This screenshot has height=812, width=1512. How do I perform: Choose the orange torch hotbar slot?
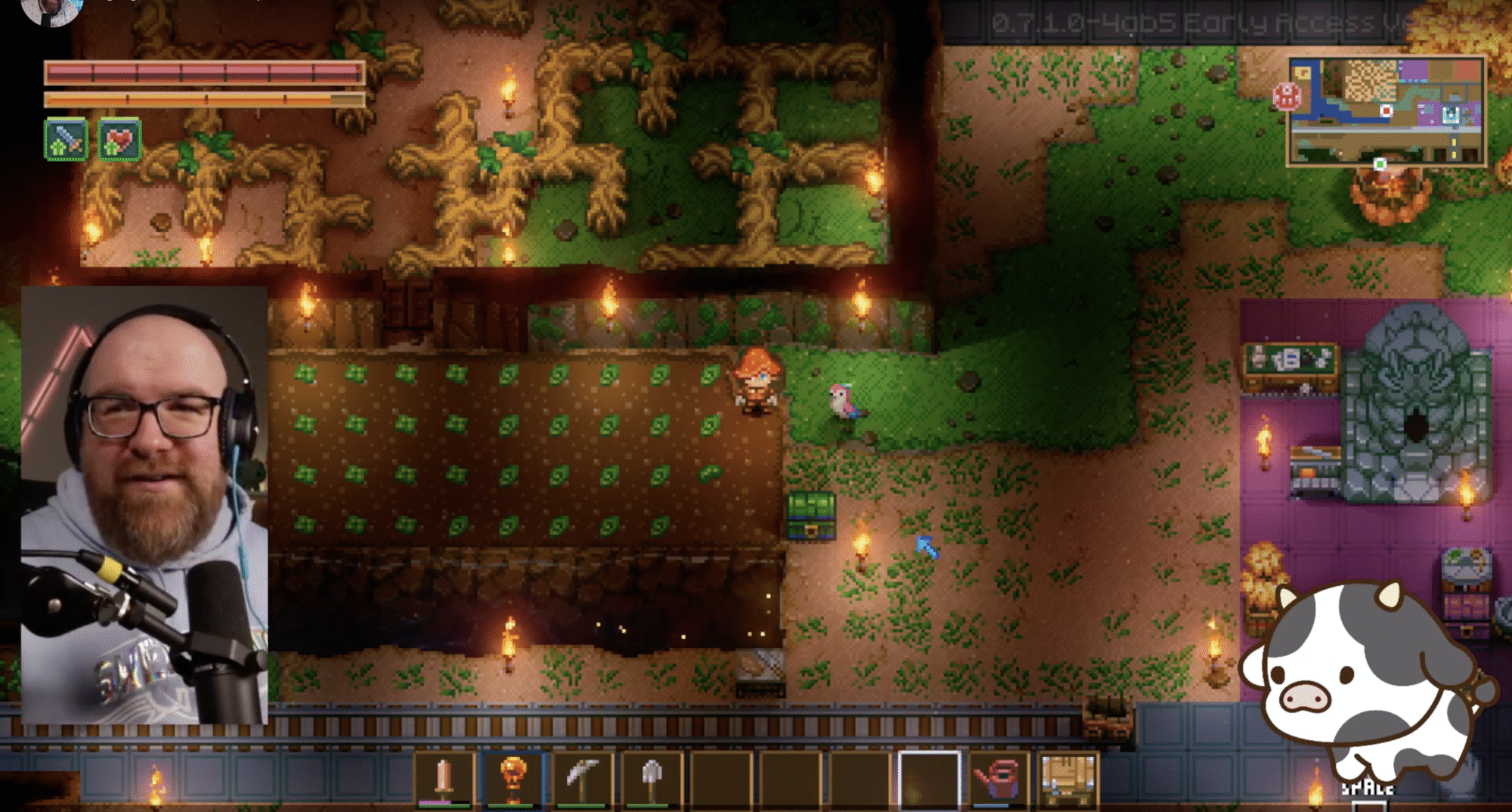coord(513,779)
